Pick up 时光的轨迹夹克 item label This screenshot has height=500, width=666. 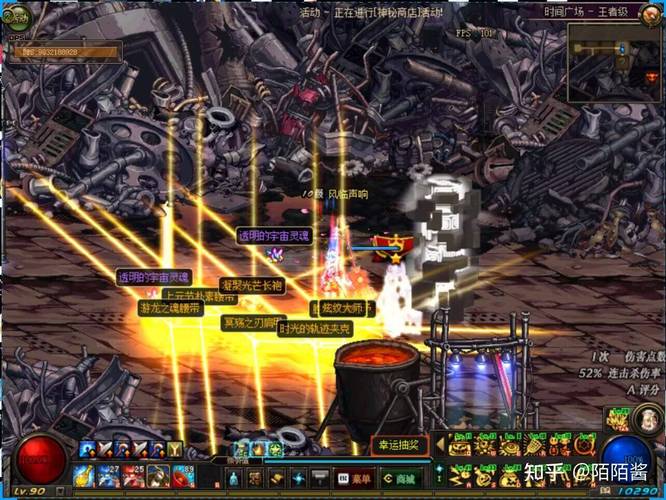316,327
